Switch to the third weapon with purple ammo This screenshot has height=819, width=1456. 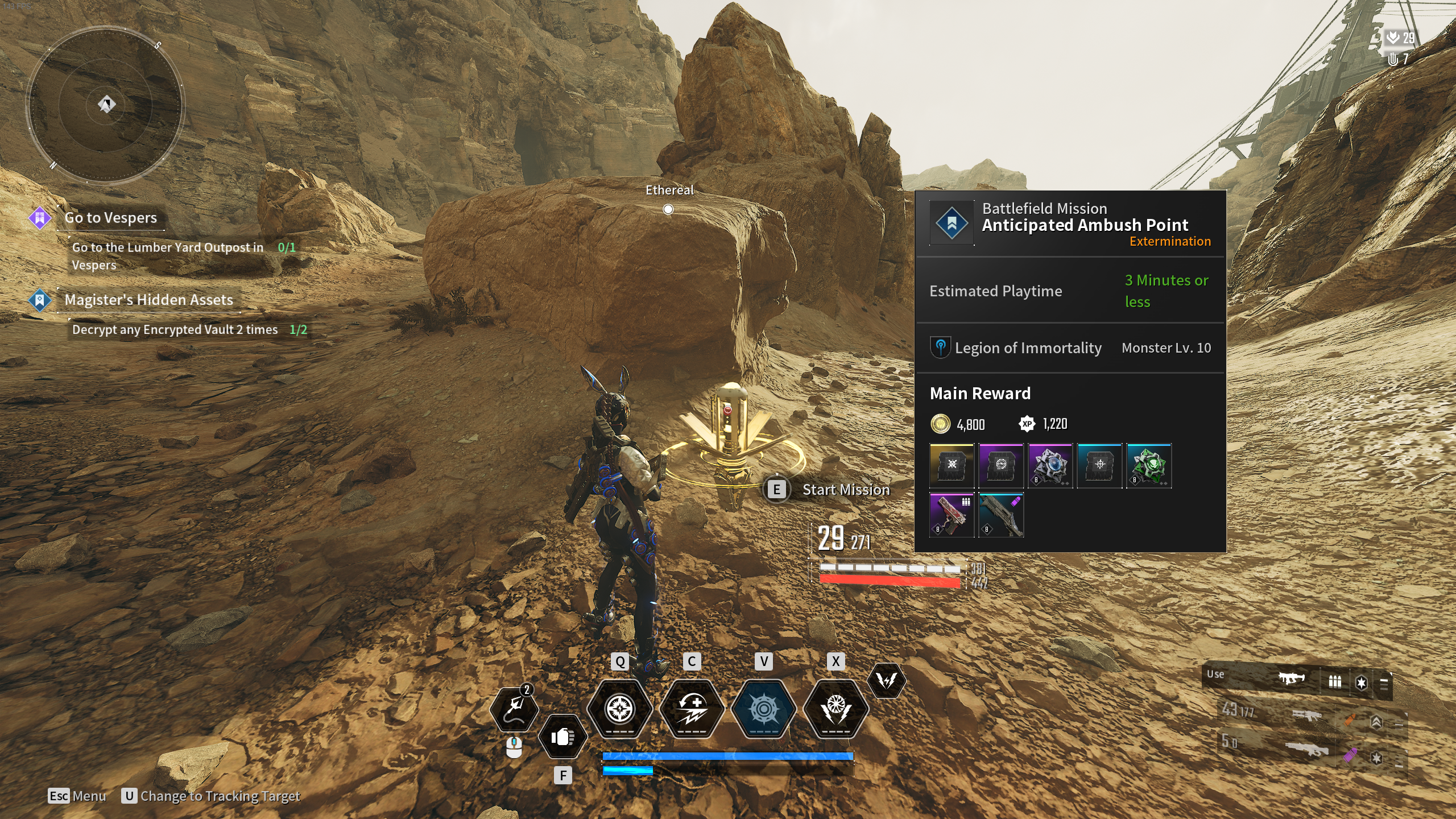pyautogui.click(x=1308, y=751)
